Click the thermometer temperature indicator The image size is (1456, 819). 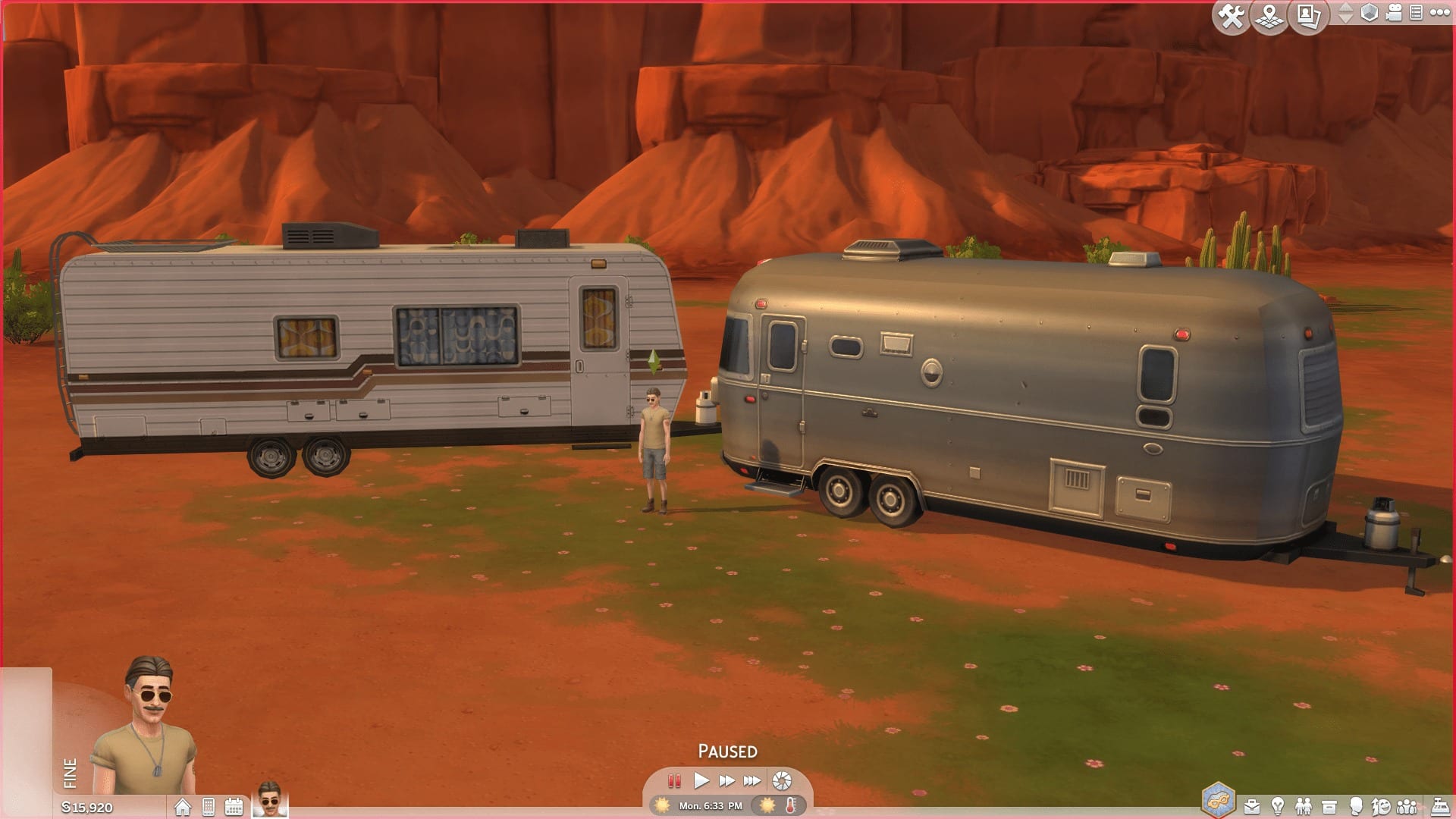pos(790,806)
